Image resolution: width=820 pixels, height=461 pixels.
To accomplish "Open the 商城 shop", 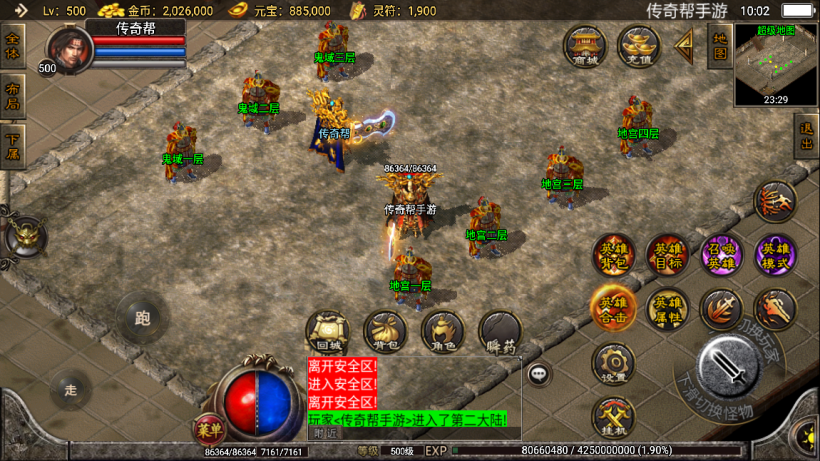I will coord(584,45).
